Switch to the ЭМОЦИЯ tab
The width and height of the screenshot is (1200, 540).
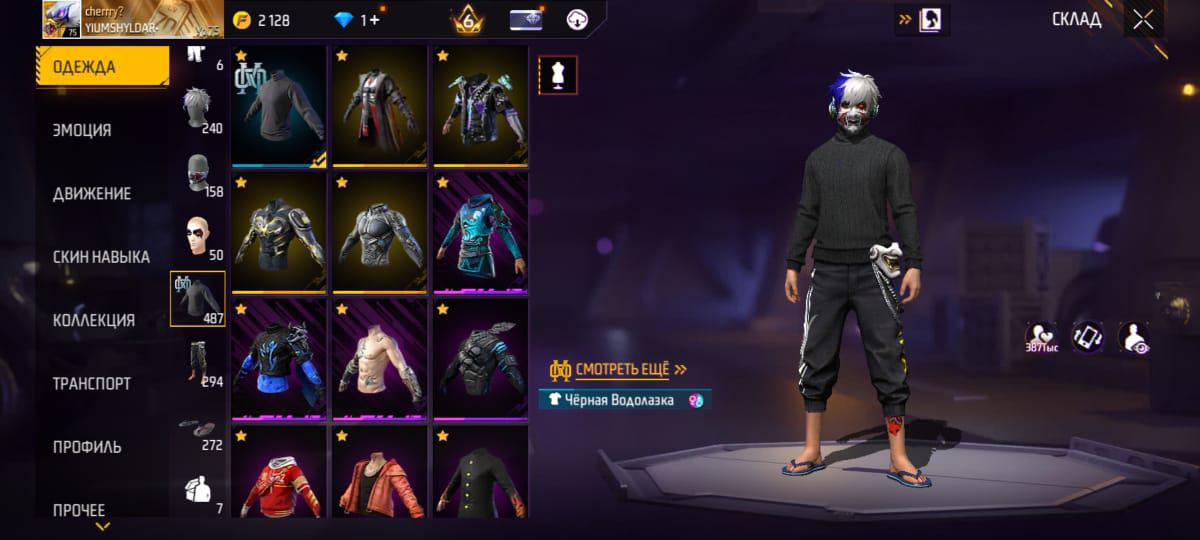click(x=82, y=130)
